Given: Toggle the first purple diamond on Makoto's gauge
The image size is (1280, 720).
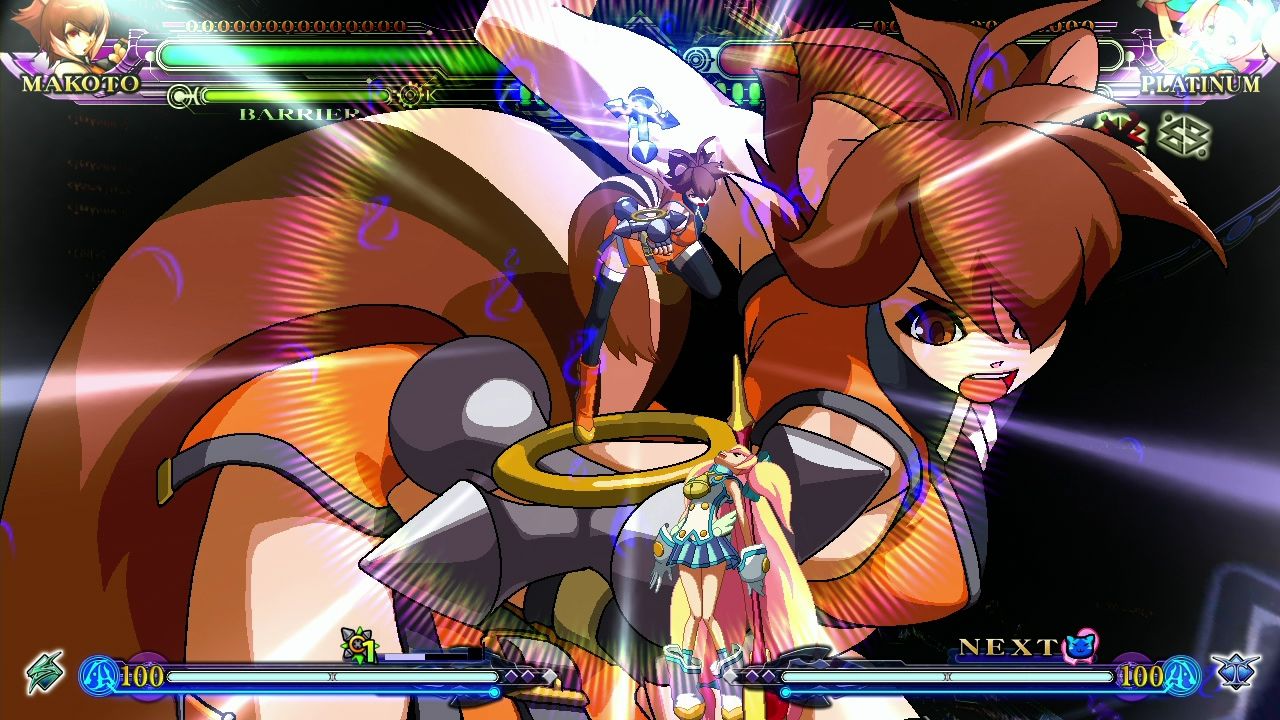Looking at the screenshot, I should click(511, 675).
